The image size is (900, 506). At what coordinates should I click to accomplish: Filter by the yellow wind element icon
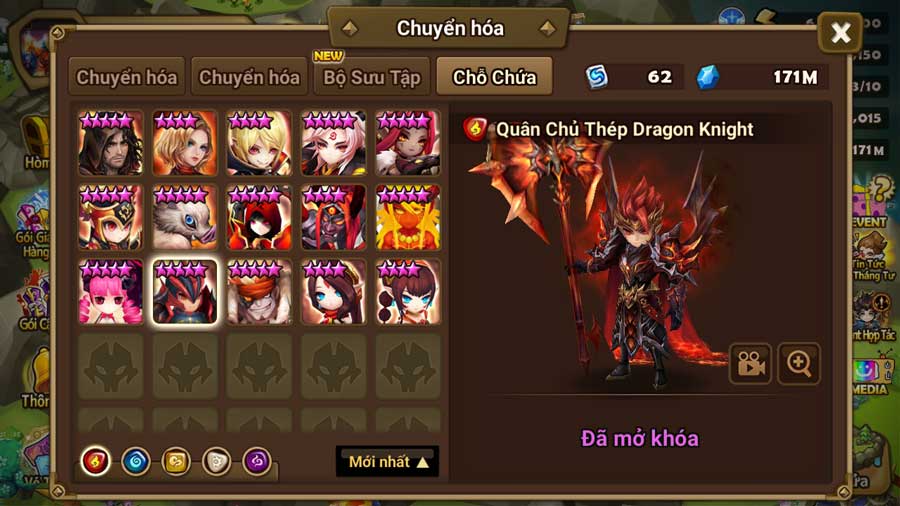pos(176,461)
